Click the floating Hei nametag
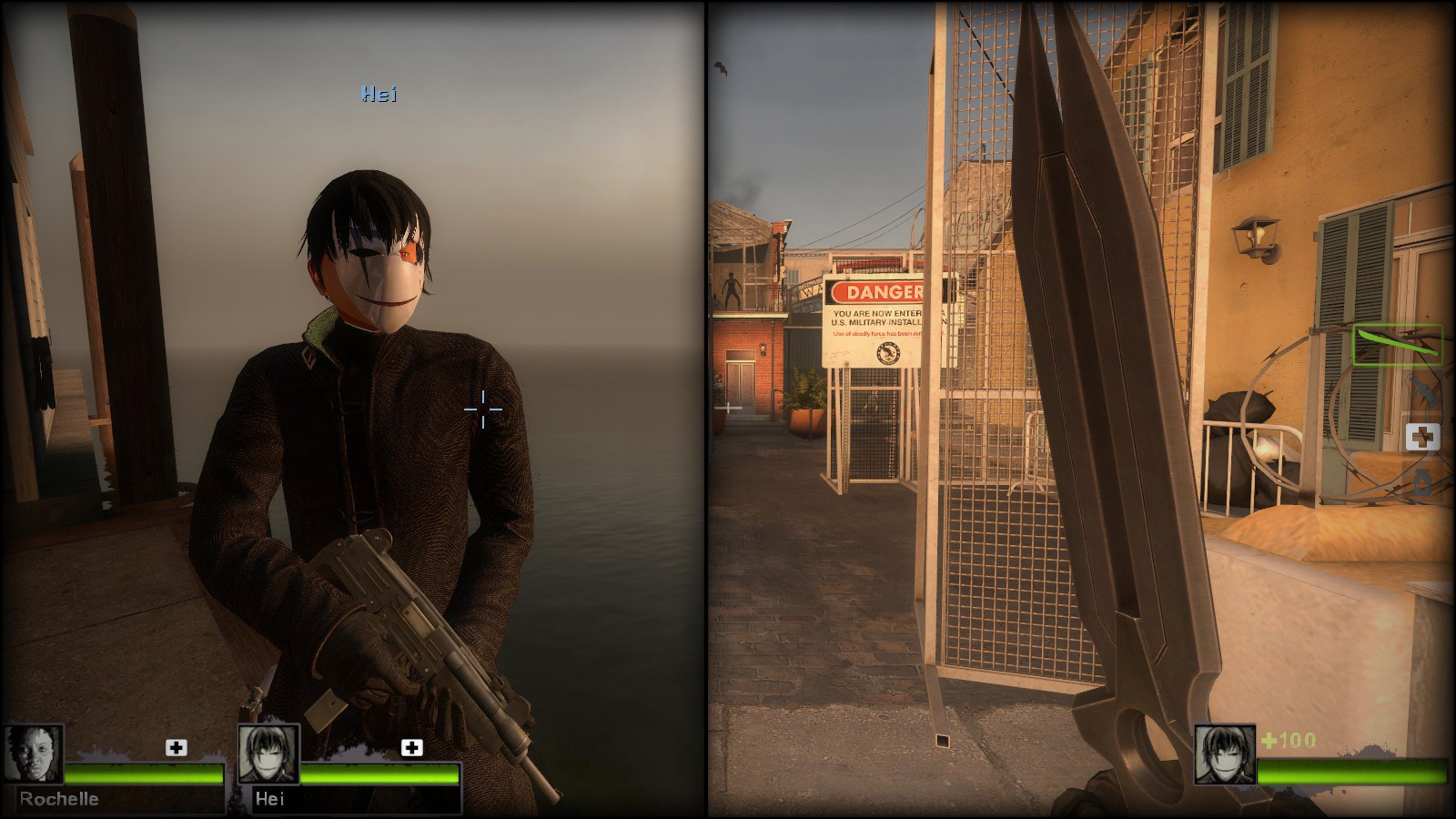 coord(379,94)
